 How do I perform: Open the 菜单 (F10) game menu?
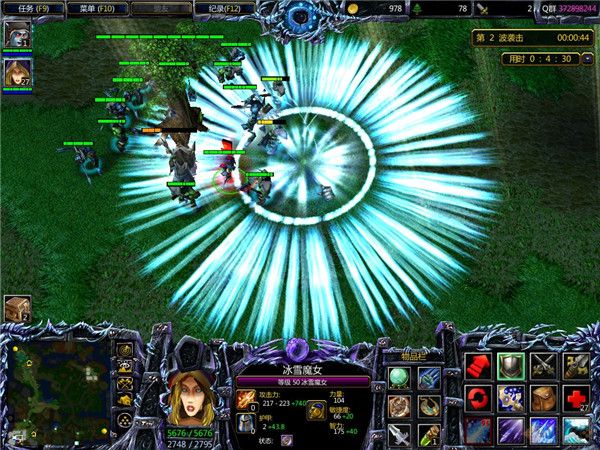point(97,8)
